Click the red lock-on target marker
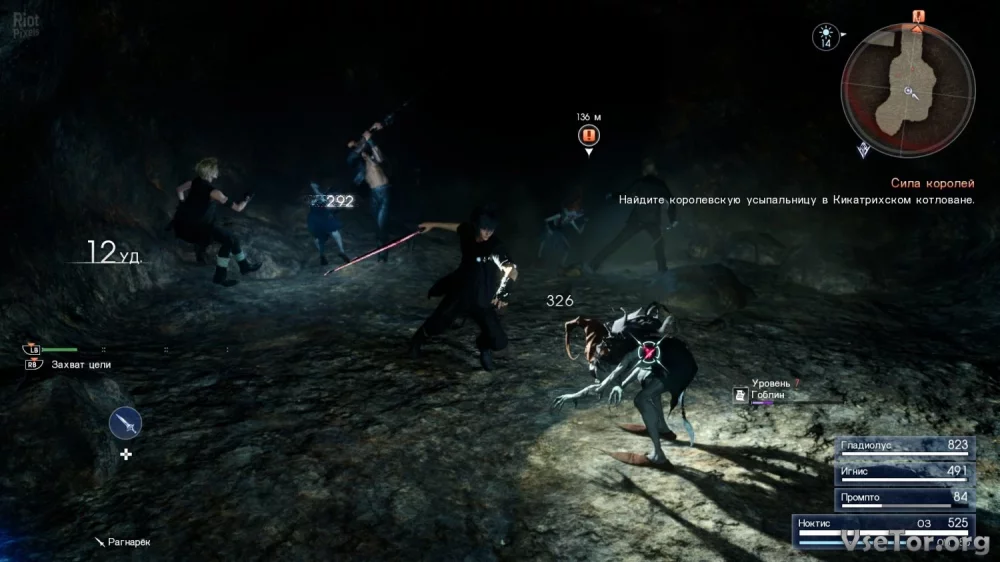The image size is (1000, 562). click(x=651, y=351)
